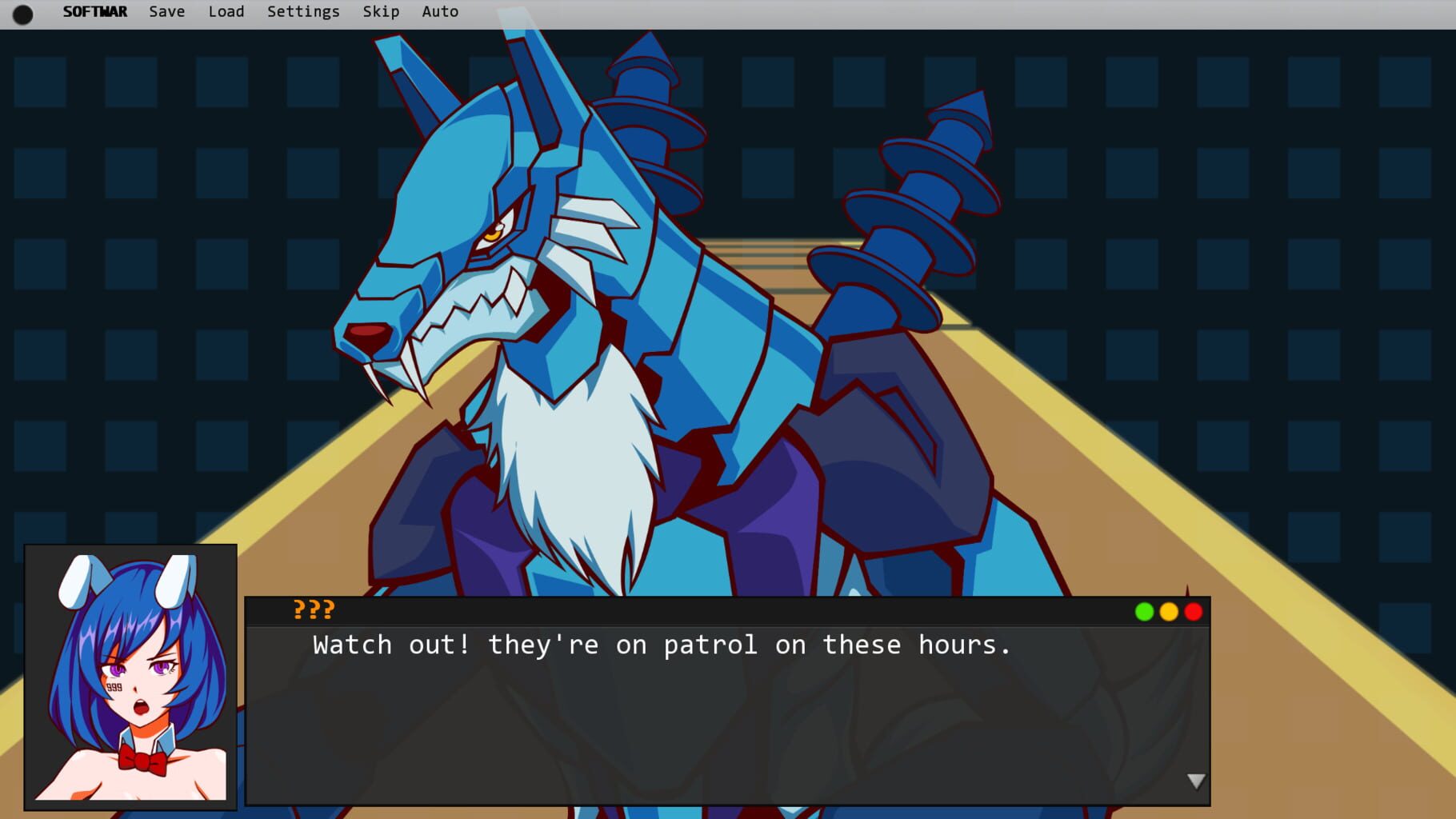This screenshot has width=1456, height=819.
Task: Enable Auto mode for dialogue playback
Action: (439, 11)
